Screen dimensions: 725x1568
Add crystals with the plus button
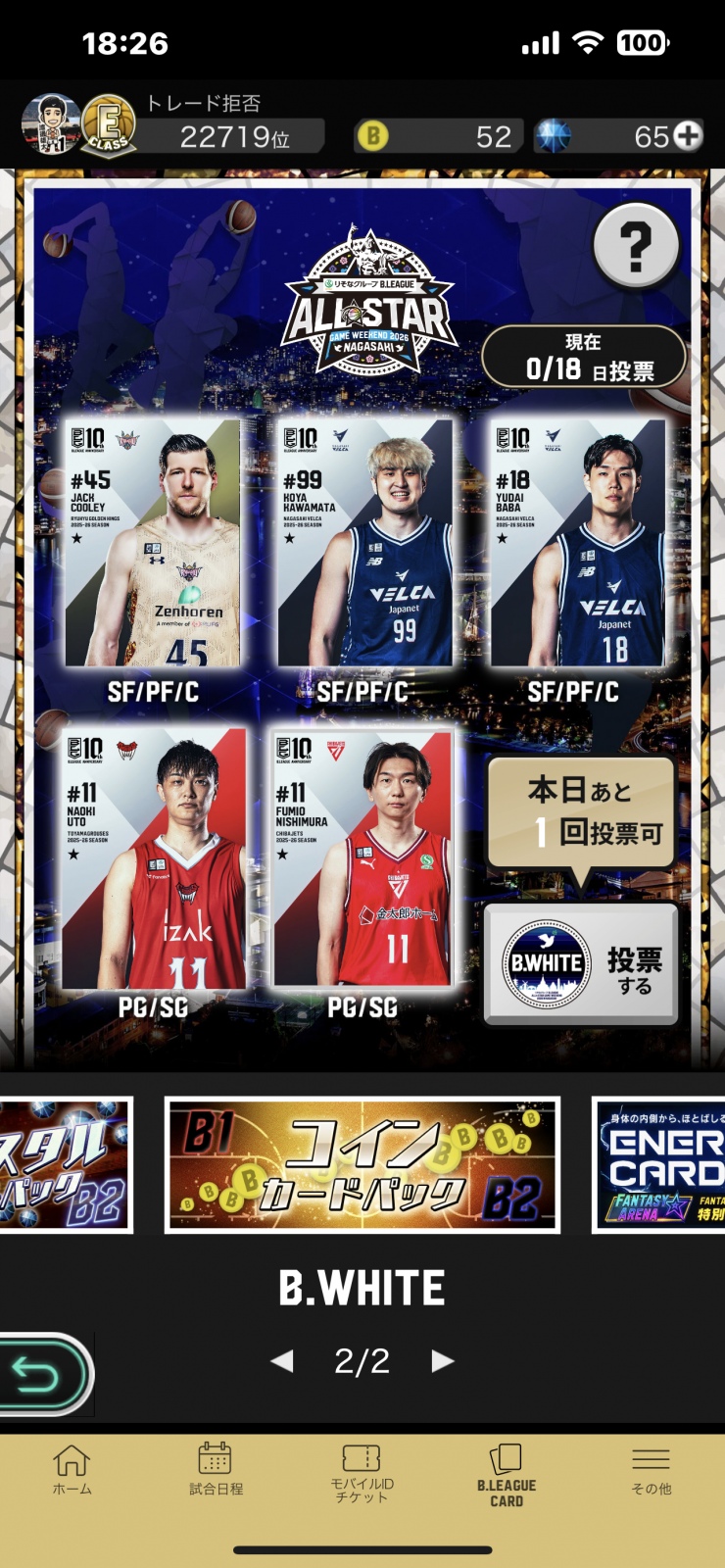[689, 135]
